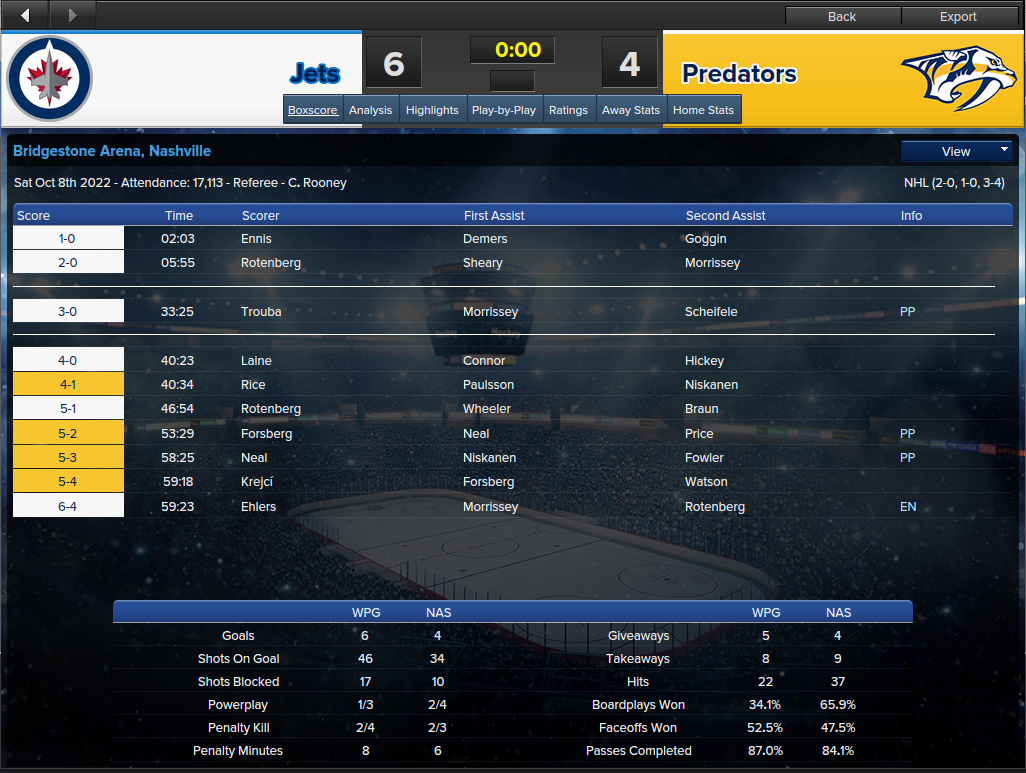Click the Winnipeg Jets logo

49,79
